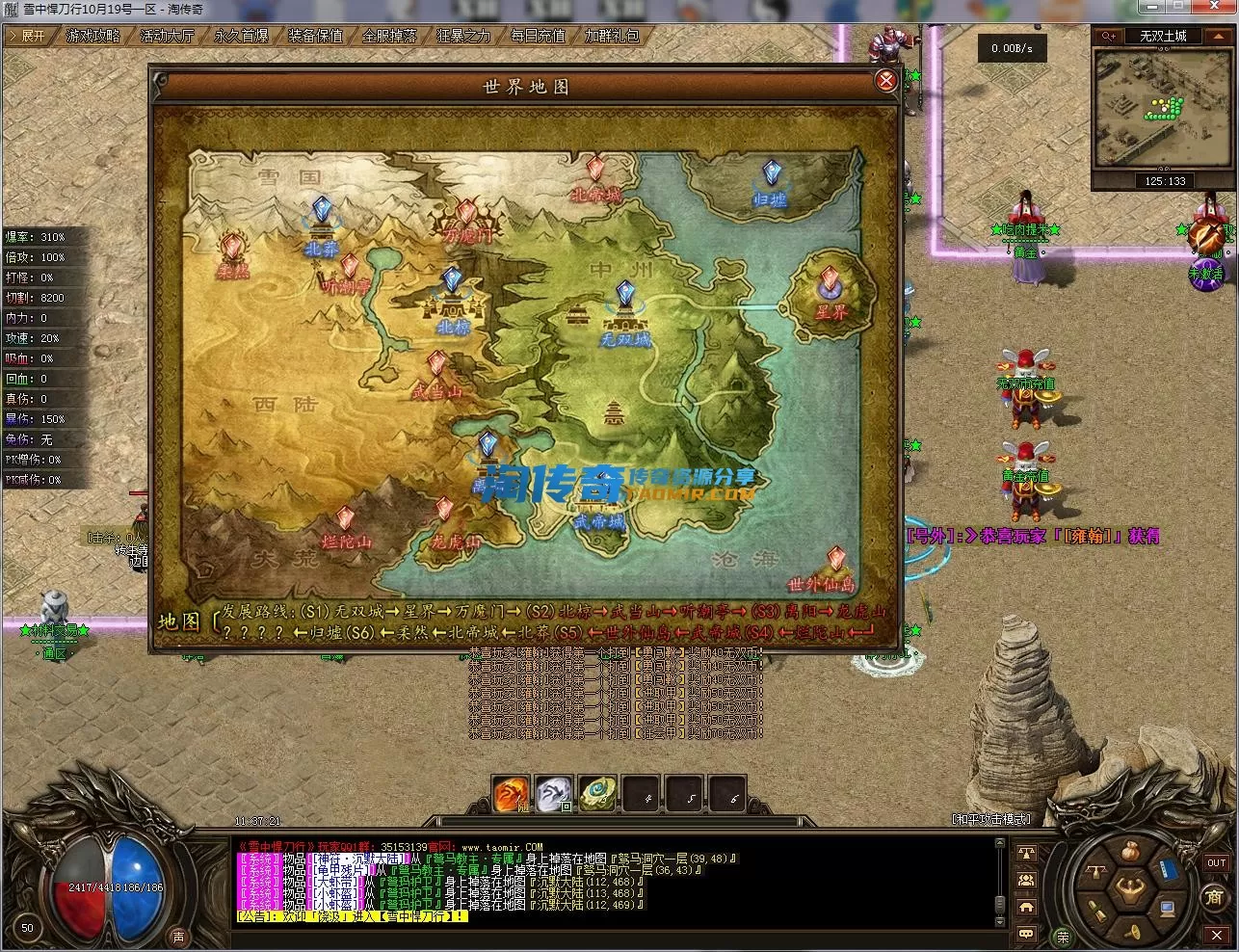The height and width of the screenshot is (952, 1239).
Task: Choose 北帝城 marker on the map
Action: [596, 172]
